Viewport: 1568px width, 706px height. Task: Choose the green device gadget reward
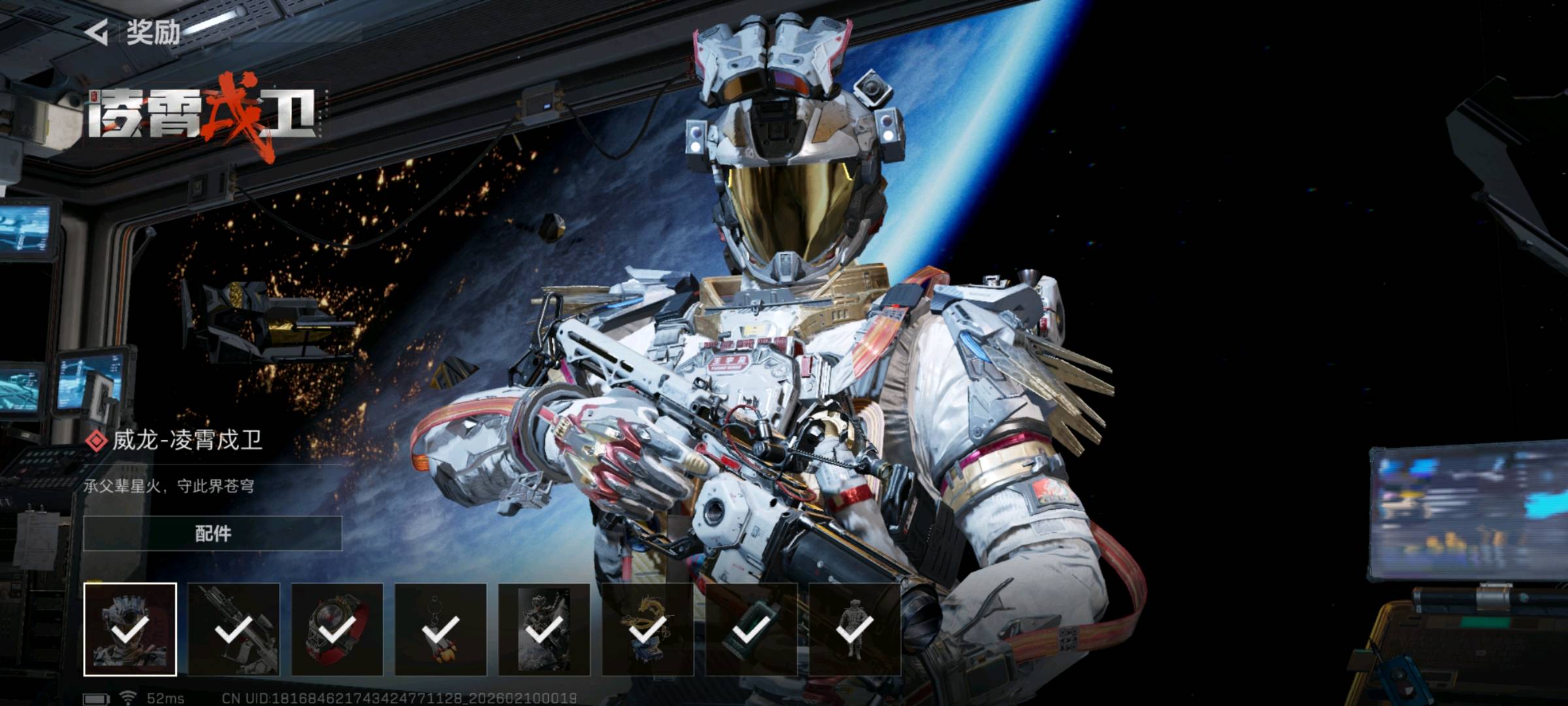pos(751,629)
